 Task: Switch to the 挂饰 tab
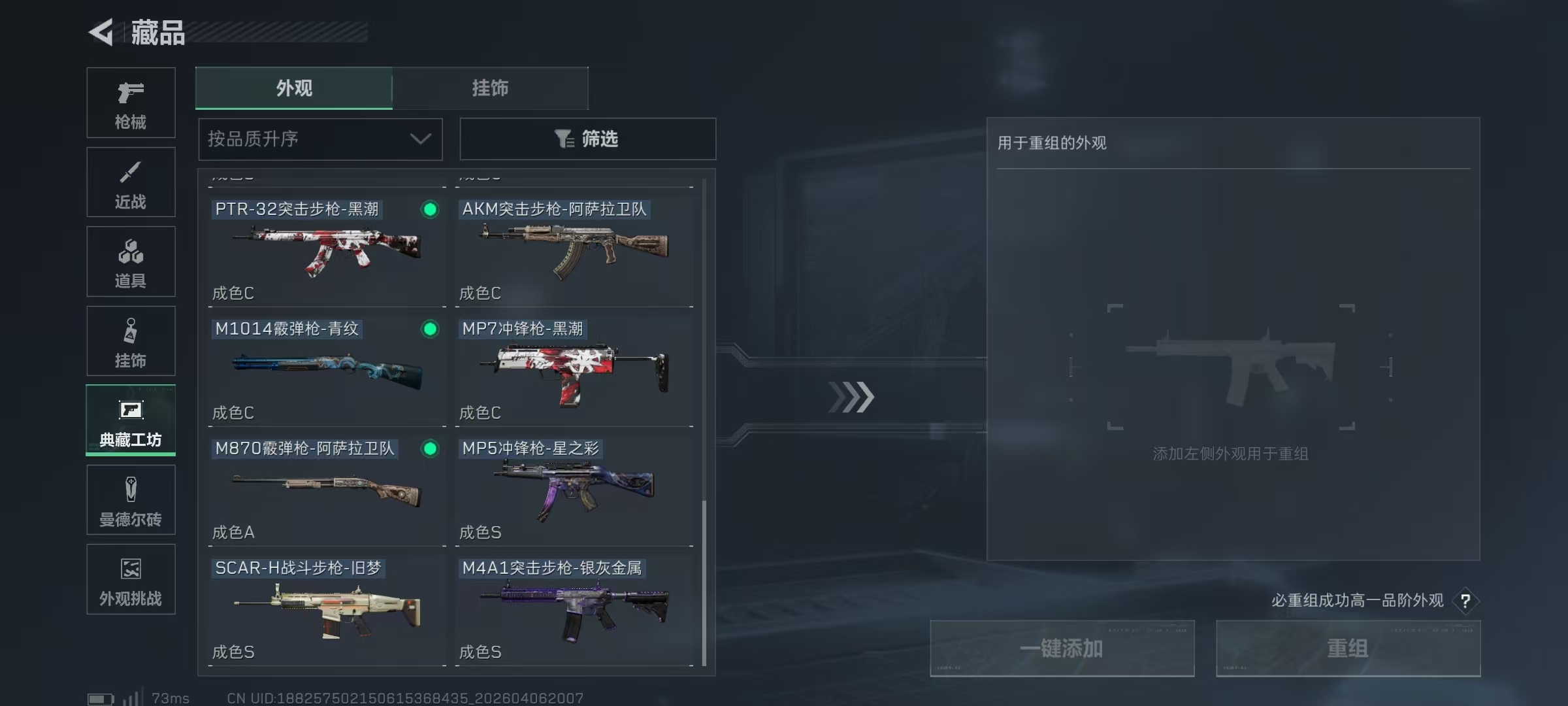(x=491, y=88)
